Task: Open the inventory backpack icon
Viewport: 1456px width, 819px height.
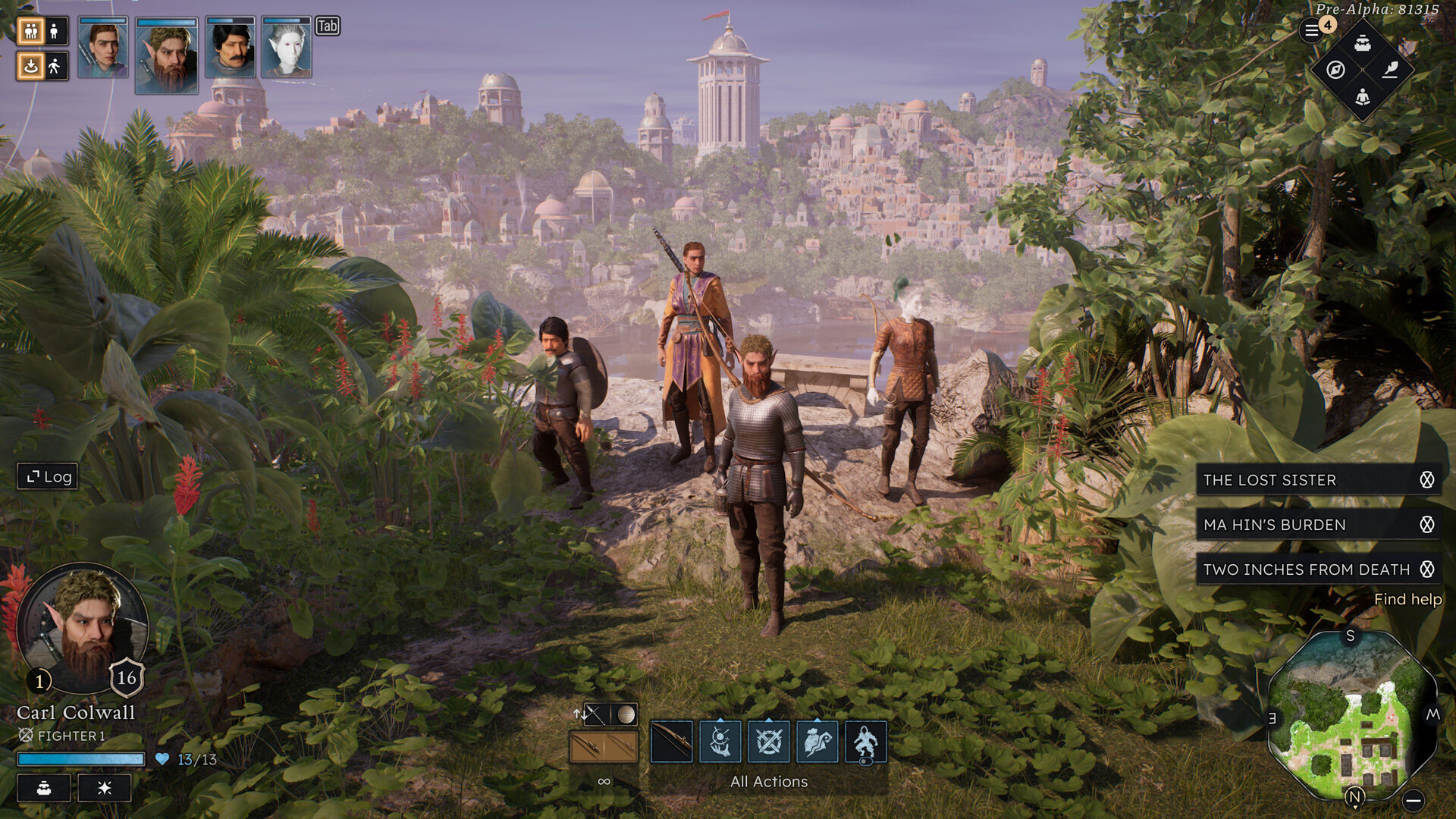Action: [x=1363, y=45]
